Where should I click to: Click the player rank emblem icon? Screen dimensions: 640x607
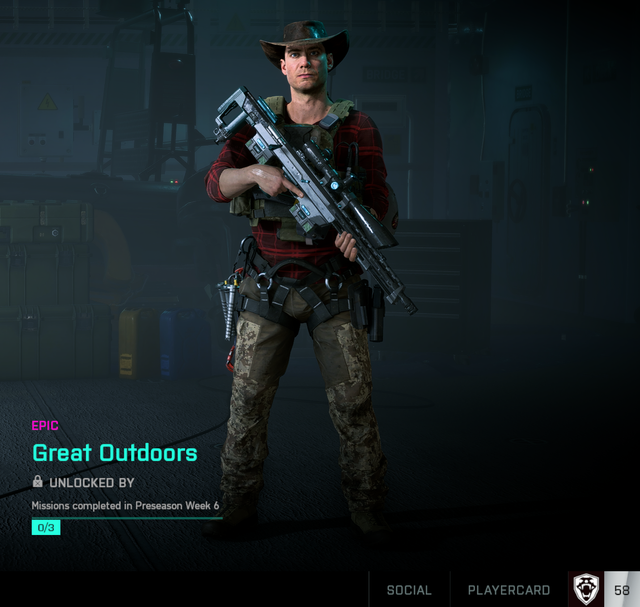tap(586, 589)
